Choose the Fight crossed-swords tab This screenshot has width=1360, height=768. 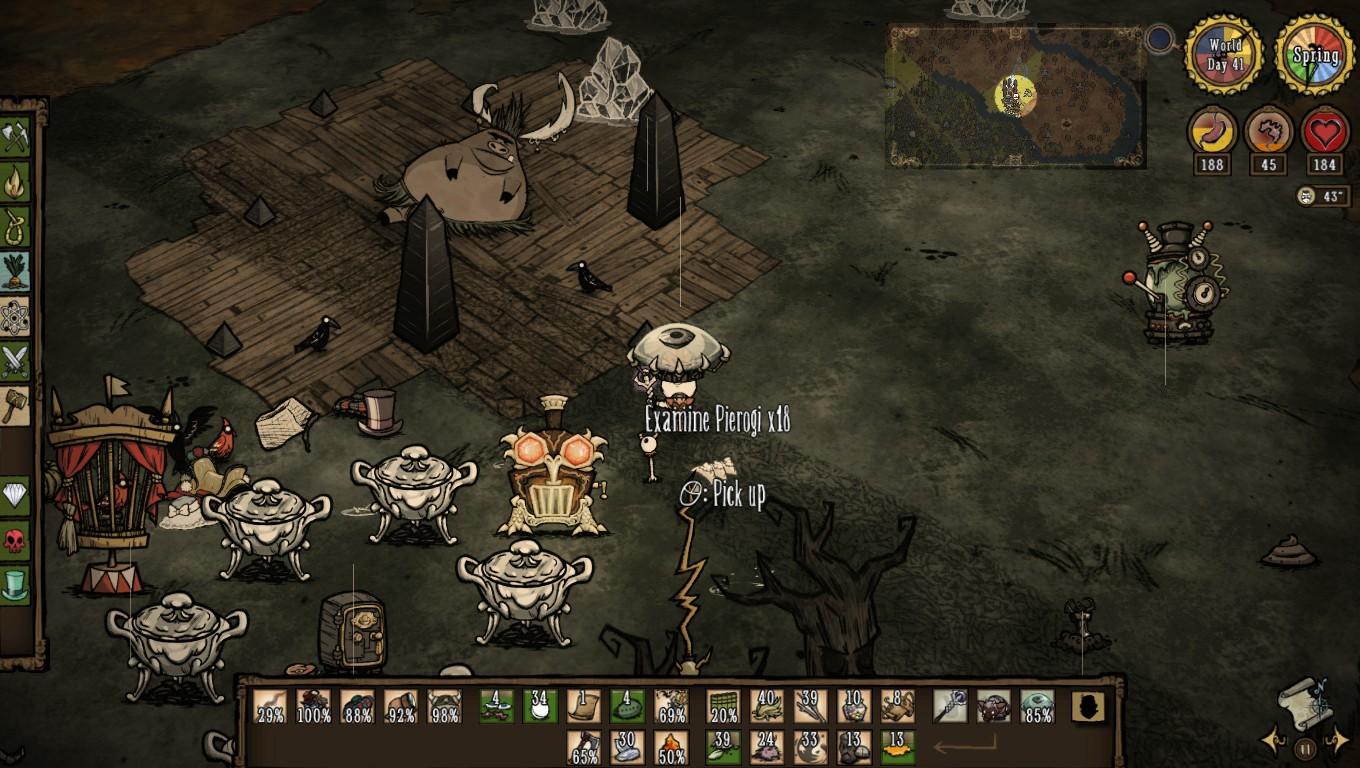pyautogui.click(x=15, y=361)
